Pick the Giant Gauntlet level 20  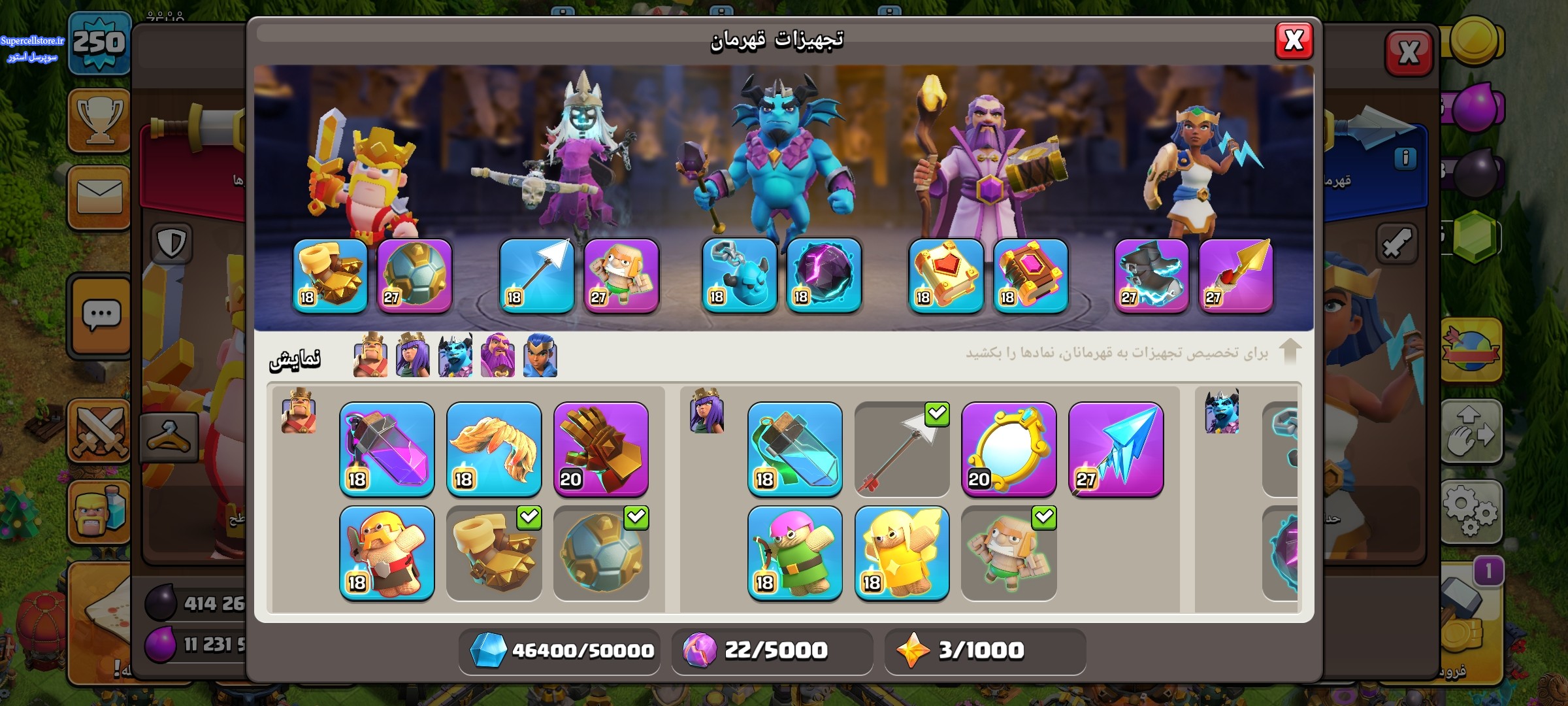pyautogui.click(x=601, y=449)
